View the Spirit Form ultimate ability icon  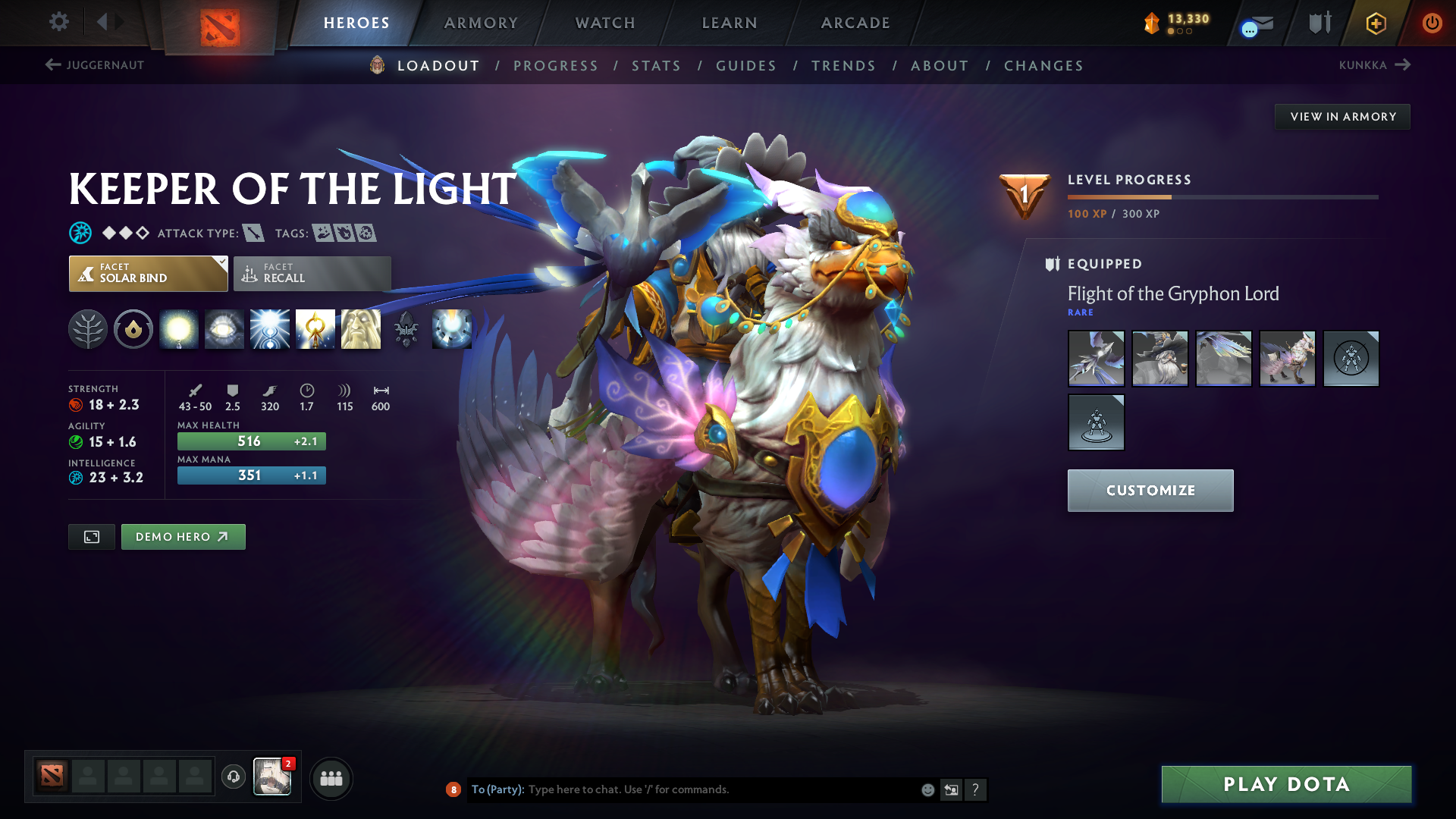click(x=361, y=329)
